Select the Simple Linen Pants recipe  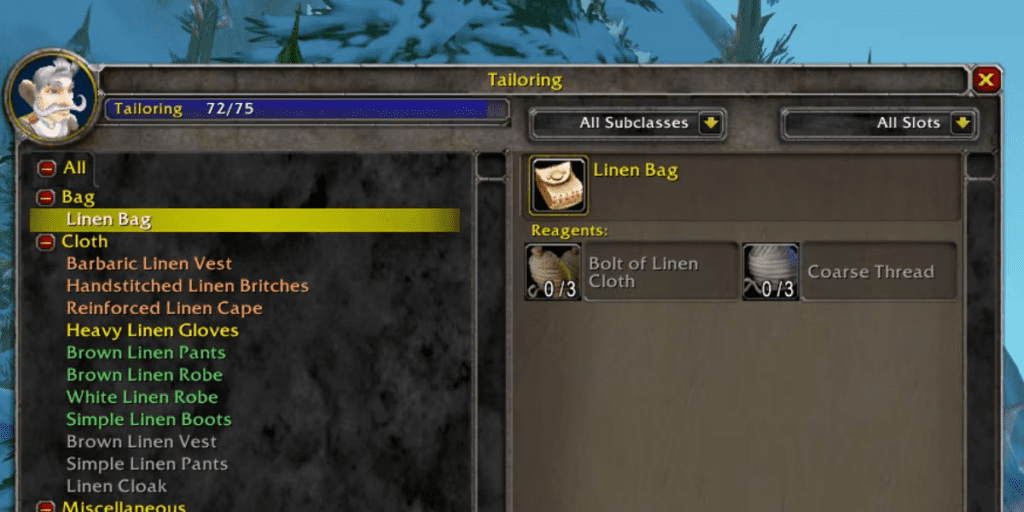click(147, 464)
